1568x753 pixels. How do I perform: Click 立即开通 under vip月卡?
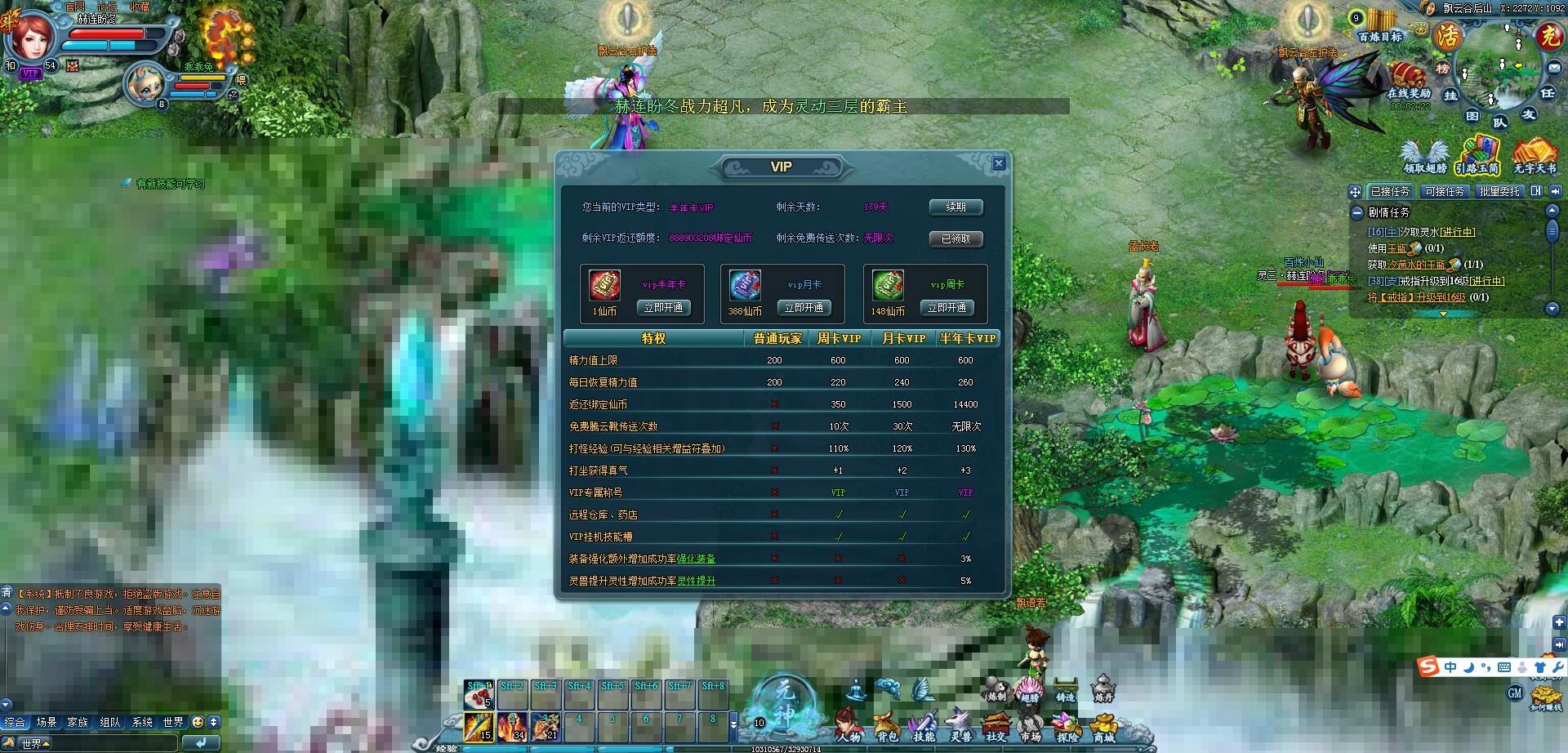point(804,308)
